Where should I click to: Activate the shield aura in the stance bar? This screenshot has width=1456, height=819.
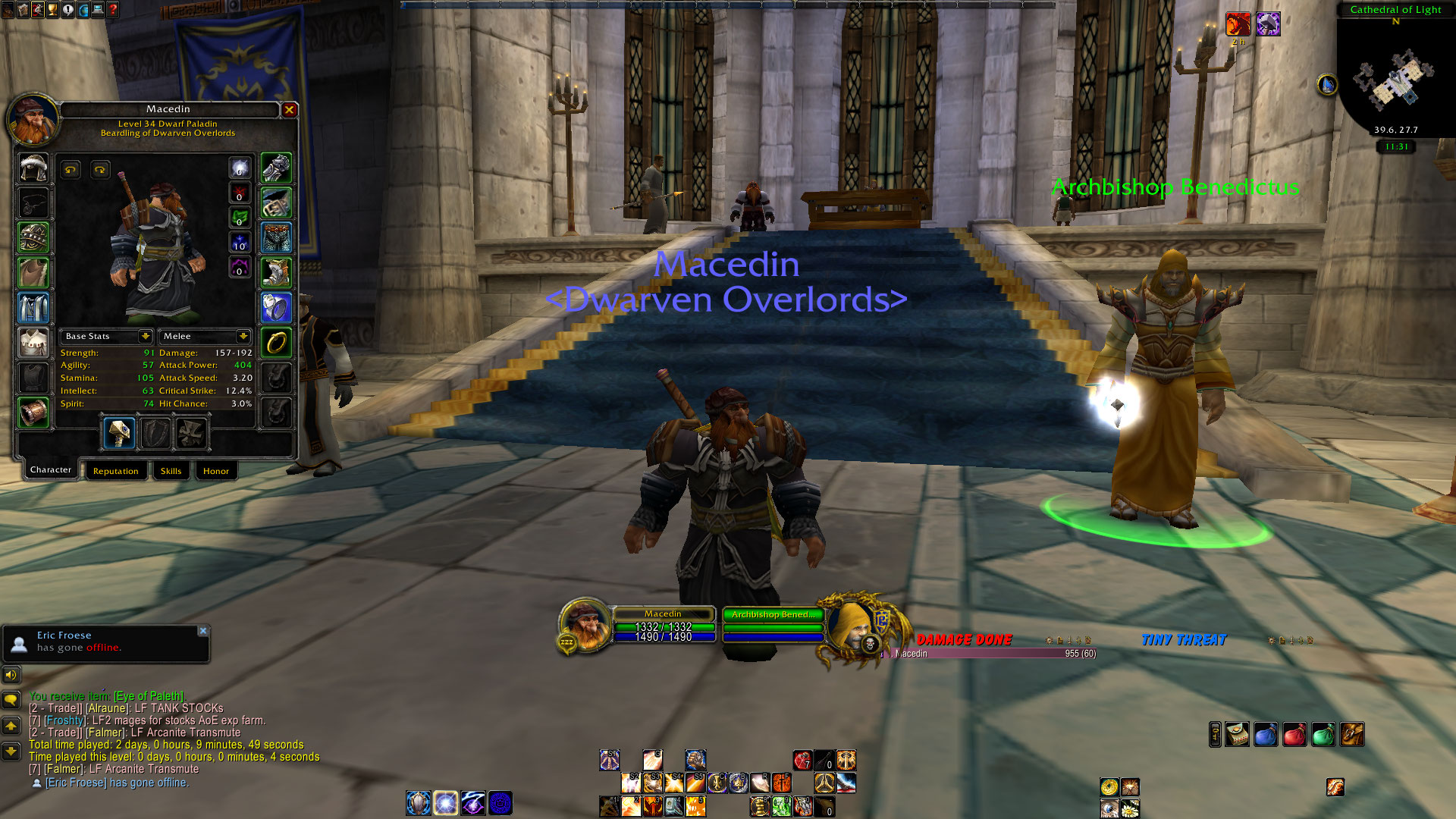coord(418,802)
